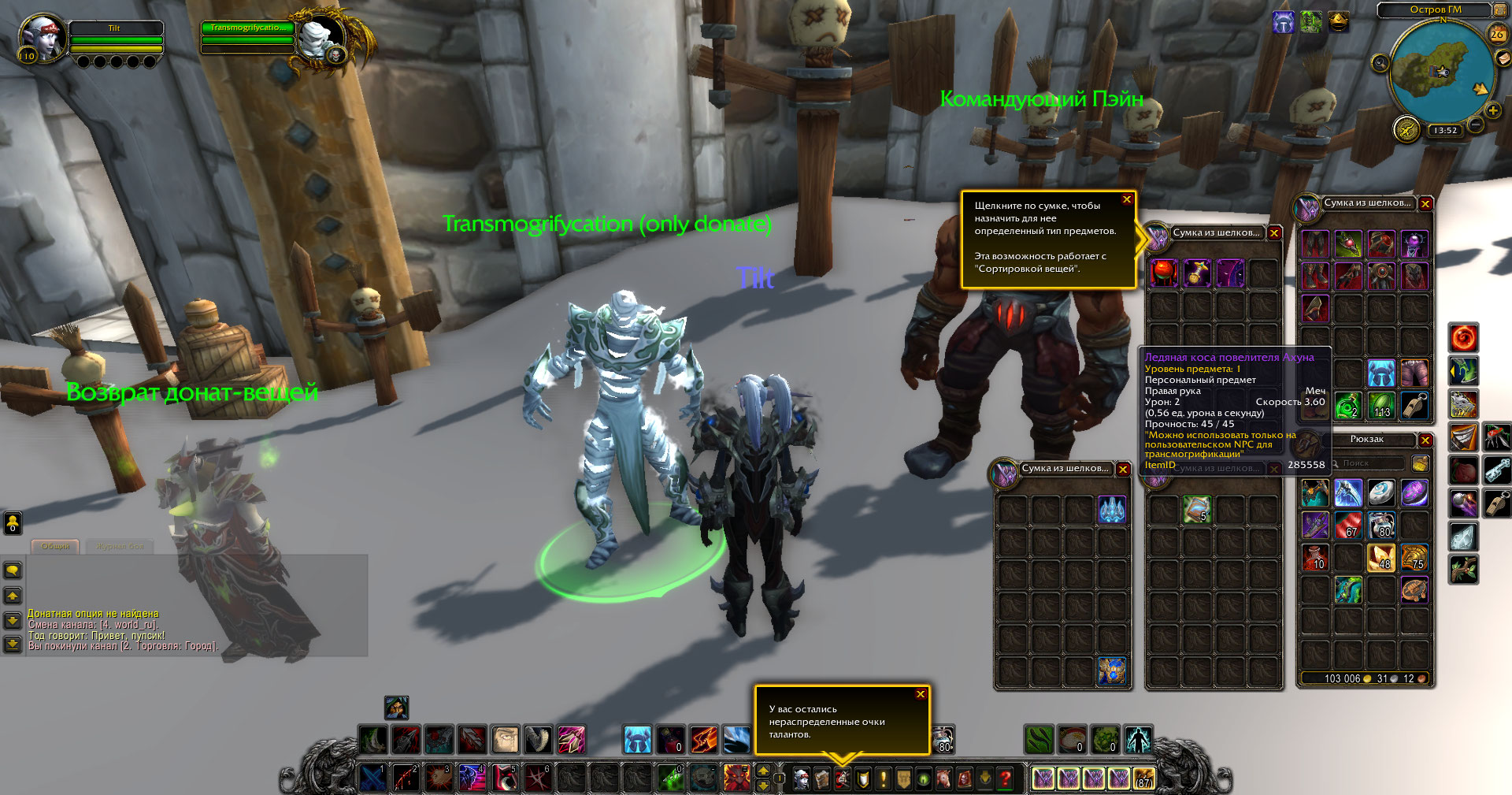Viewport: 1512px width, 795px height.
Task: Open the character info micro button
Action: [x=801, y=779]
